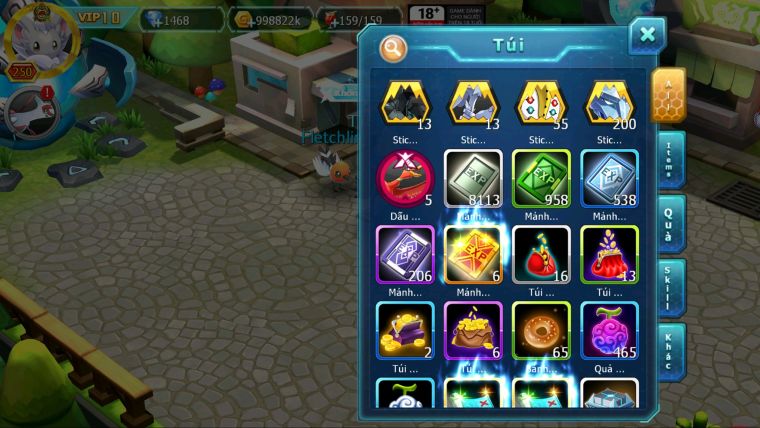760x428 pixels.
Task: Pick the donut item with count 65
Action: tap(541, 330)
